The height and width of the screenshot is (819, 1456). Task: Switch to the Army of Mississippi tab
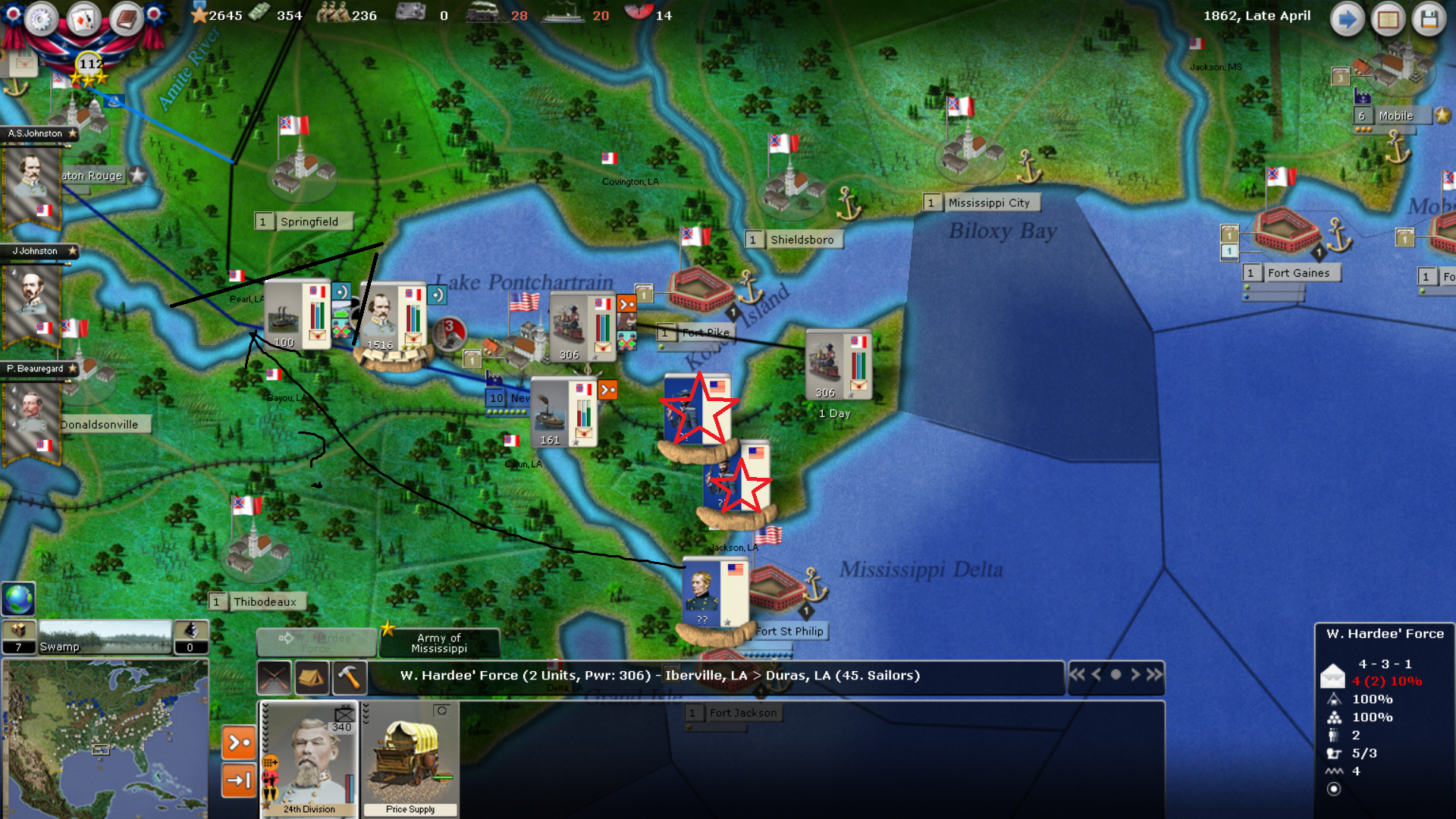440,642
